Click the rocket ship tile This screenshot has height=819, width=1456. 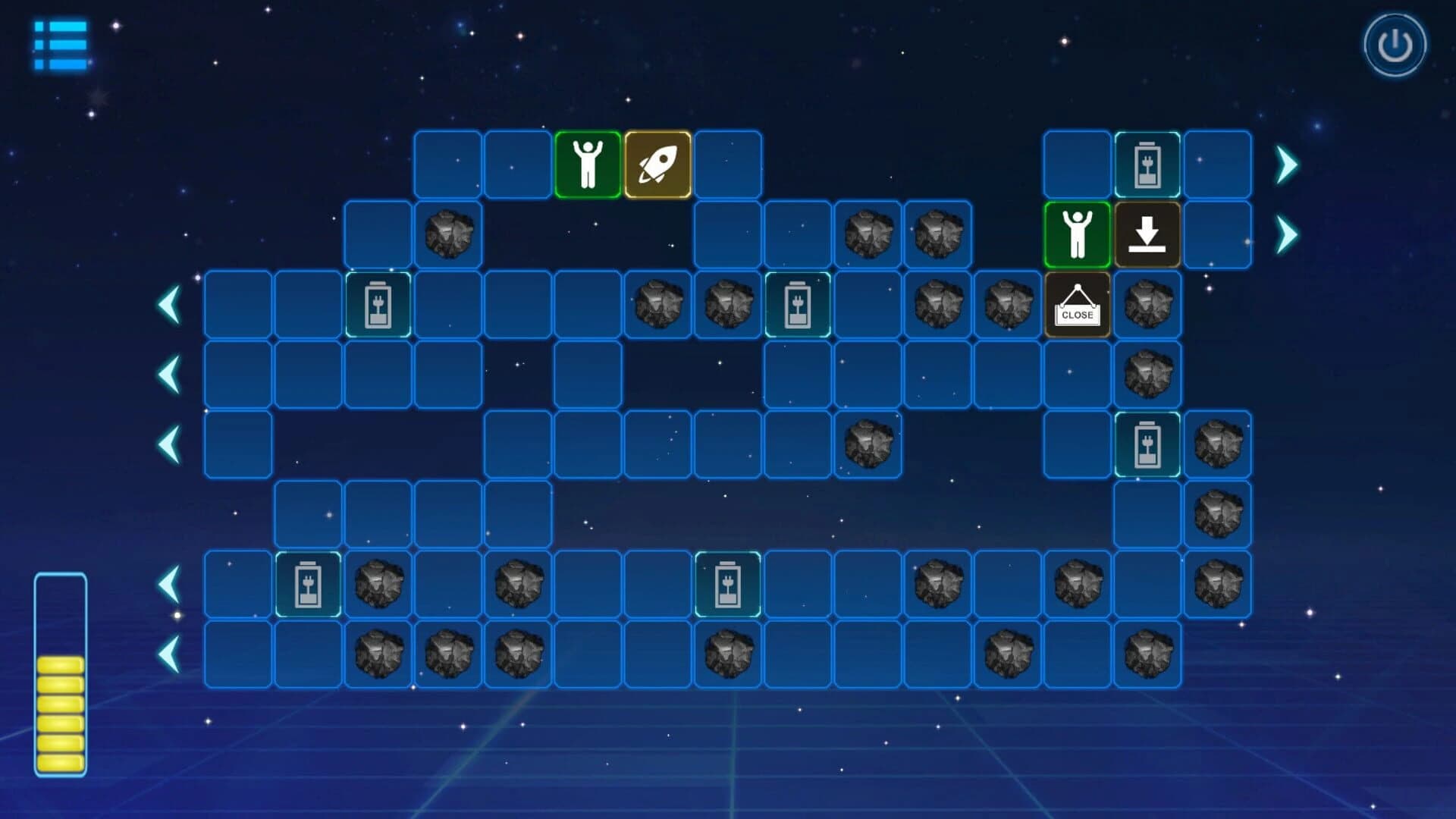pyautogui.click(x=657, y=163)
